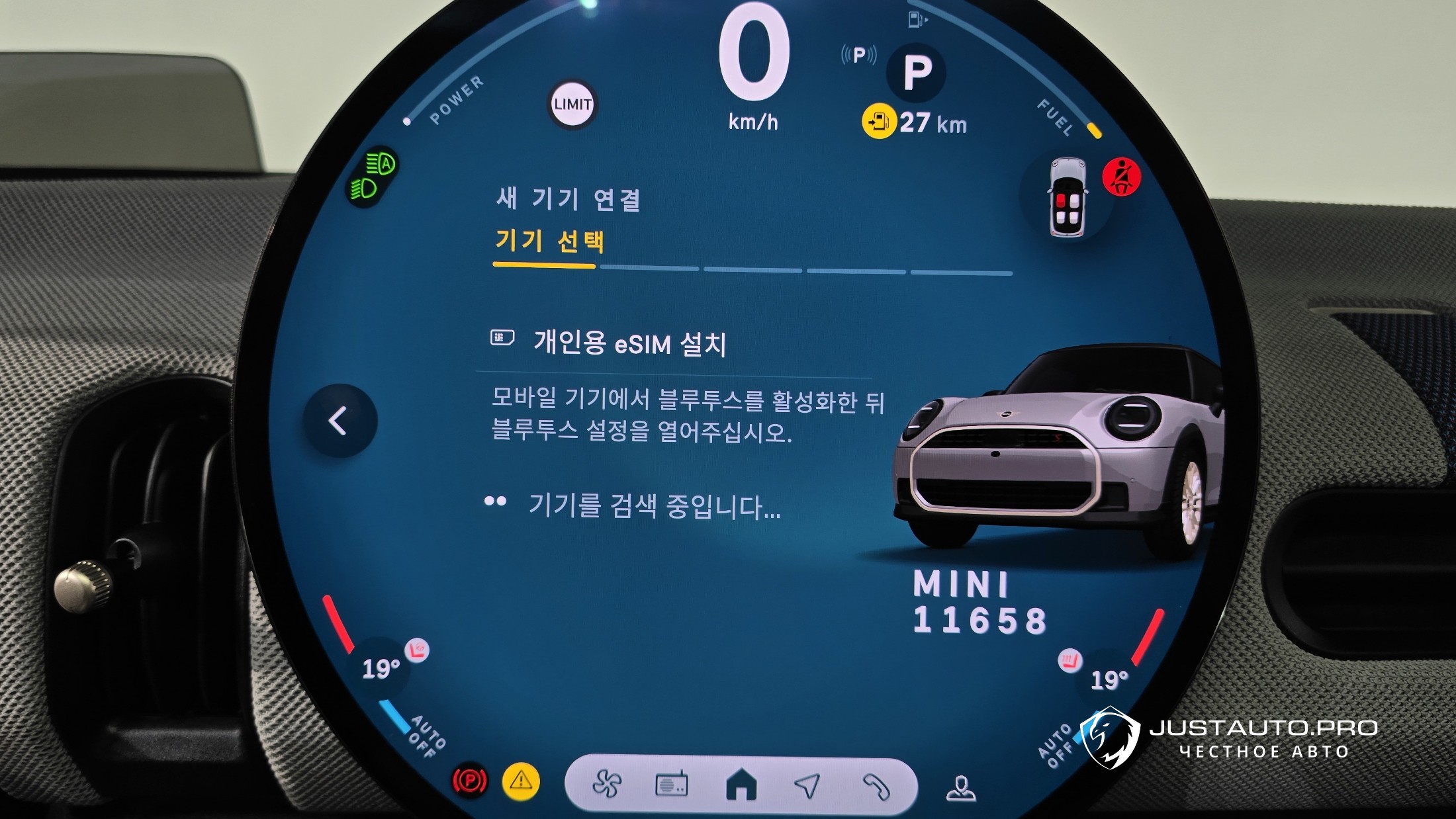Select the 기기 선택 step tab
Viewport: 1456px width, 819px height.
tap(549, 241)
